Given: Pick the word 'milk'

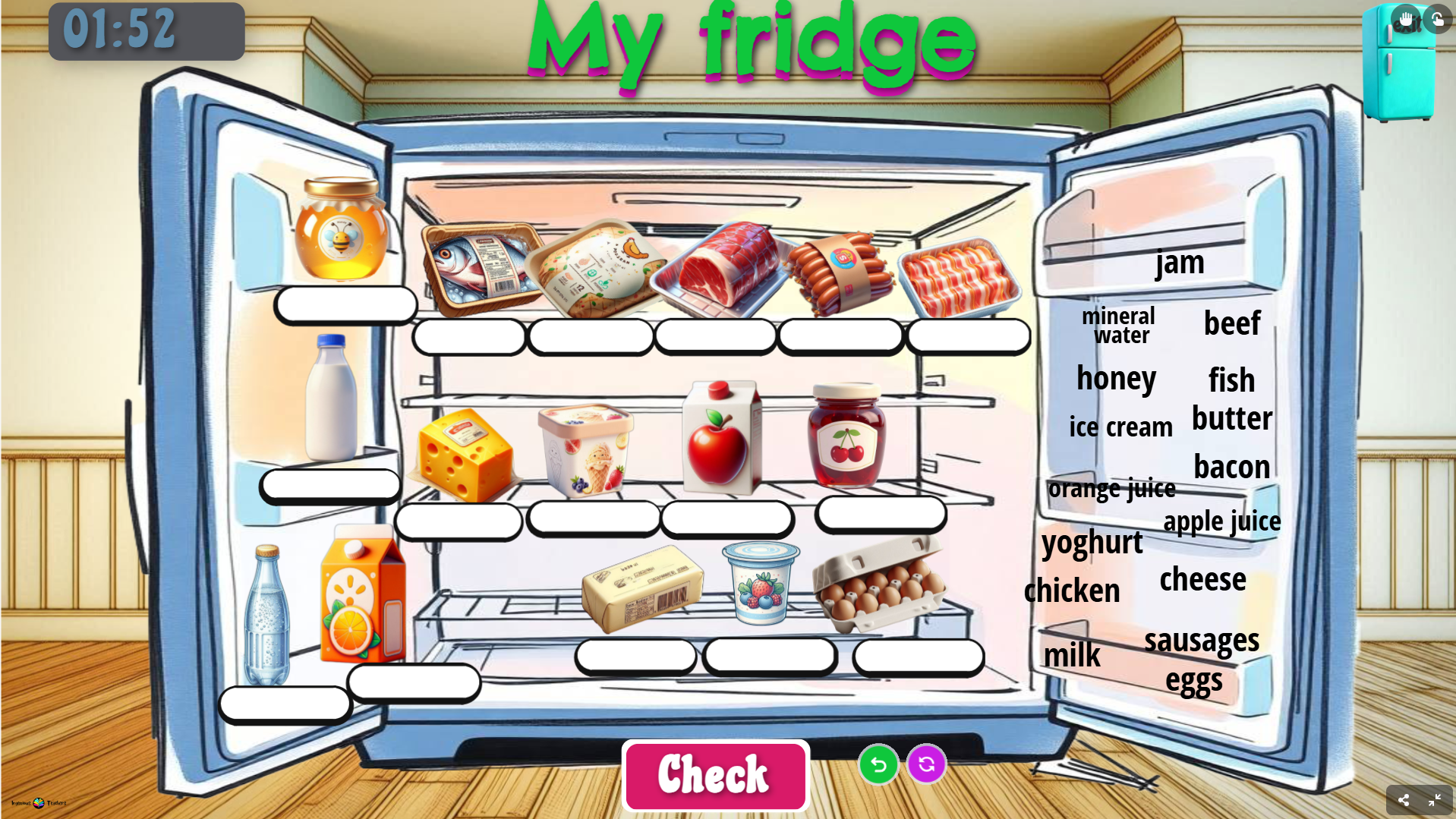Looking at the screenshot, I should (1071, 655).
